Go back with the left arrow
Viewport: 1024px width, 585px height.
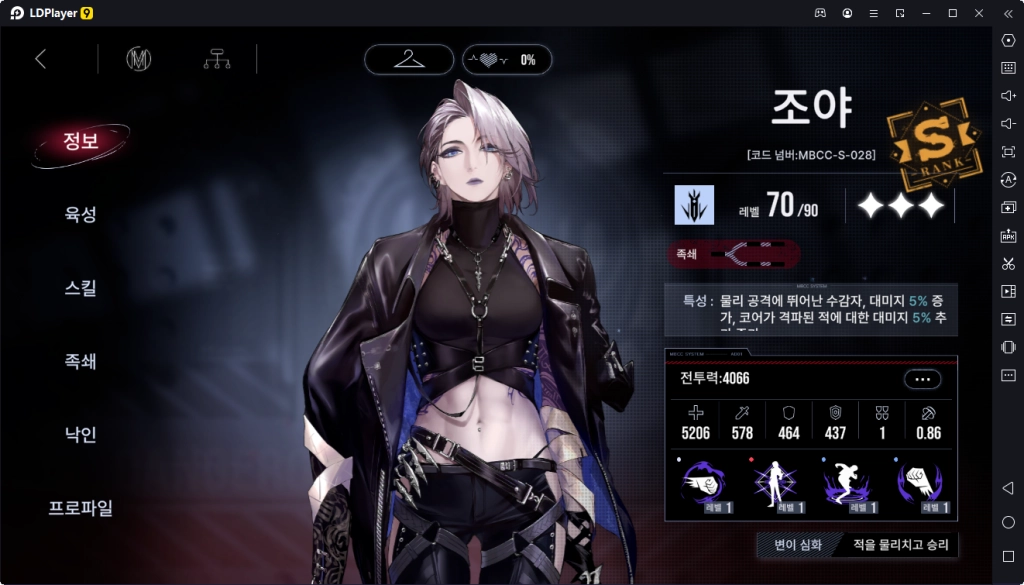[41, 59]
